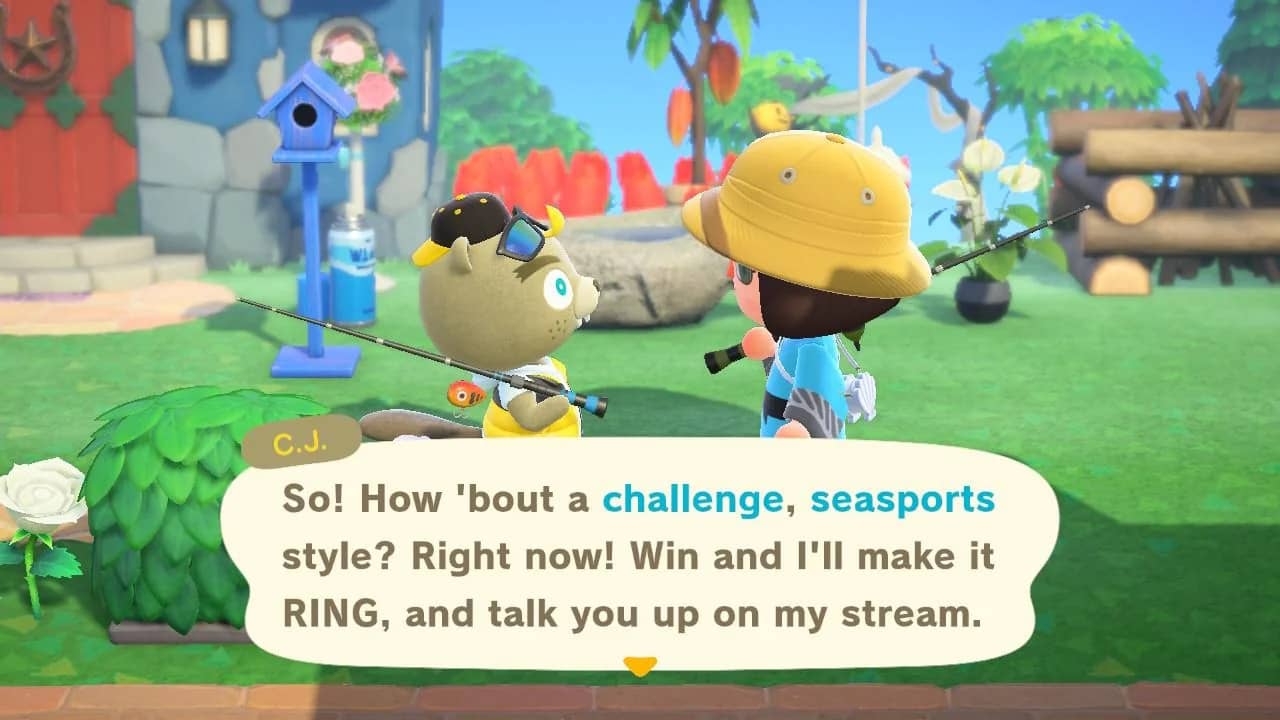Click C.J.'s speech bubble about the challenge

[638, 555]
